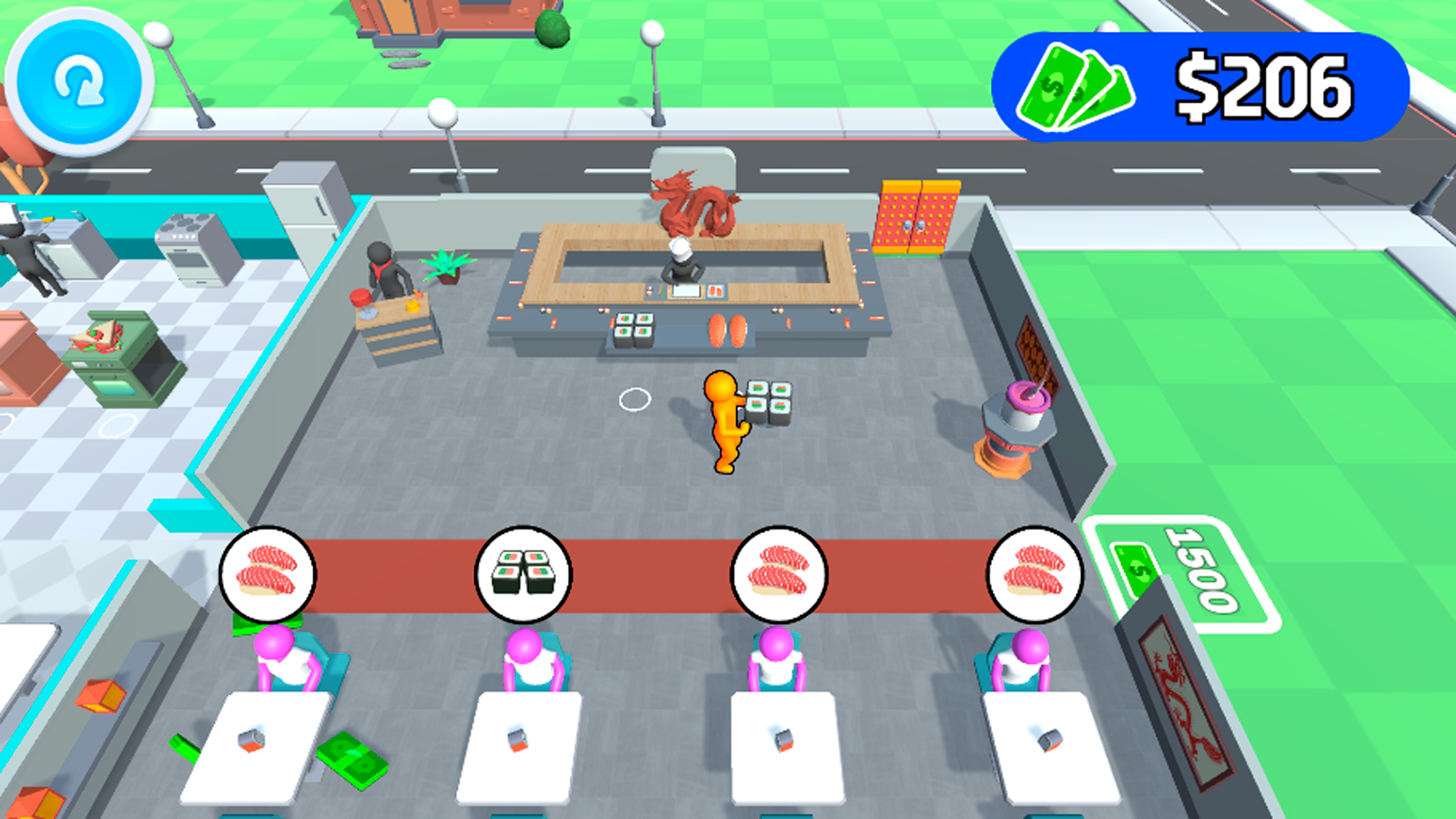Click the cash stack icon beside $206
Screen dimensions: 1456x819
(x=1074, y=86)
